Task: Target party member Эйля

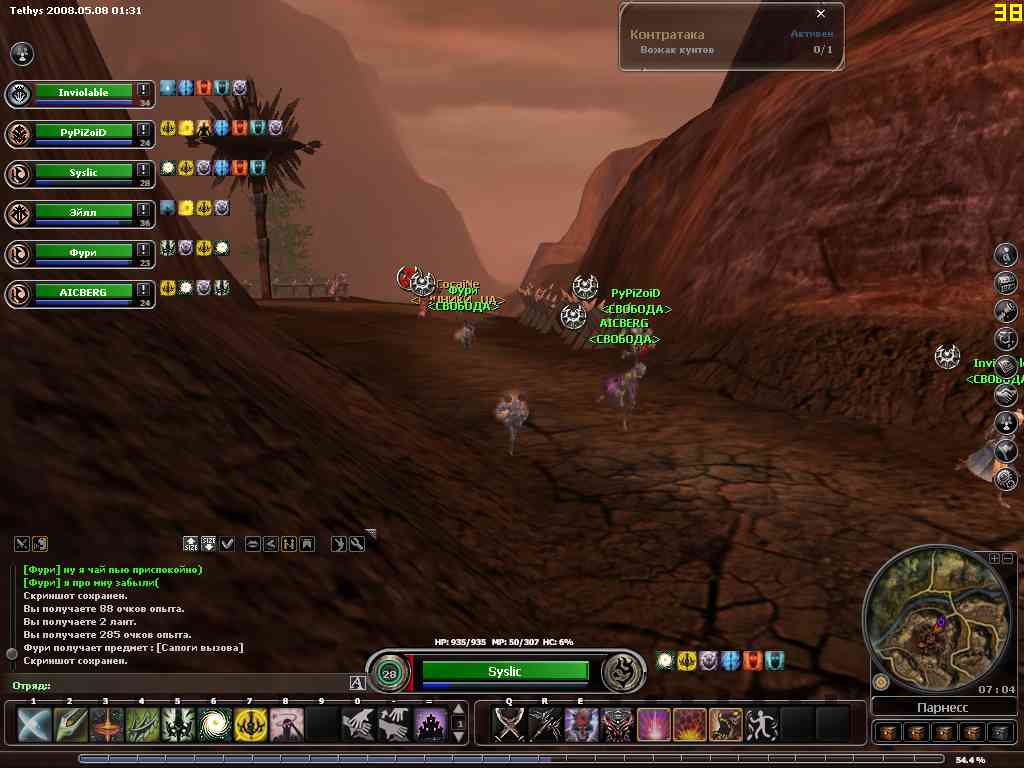Action: click(83, 212)
